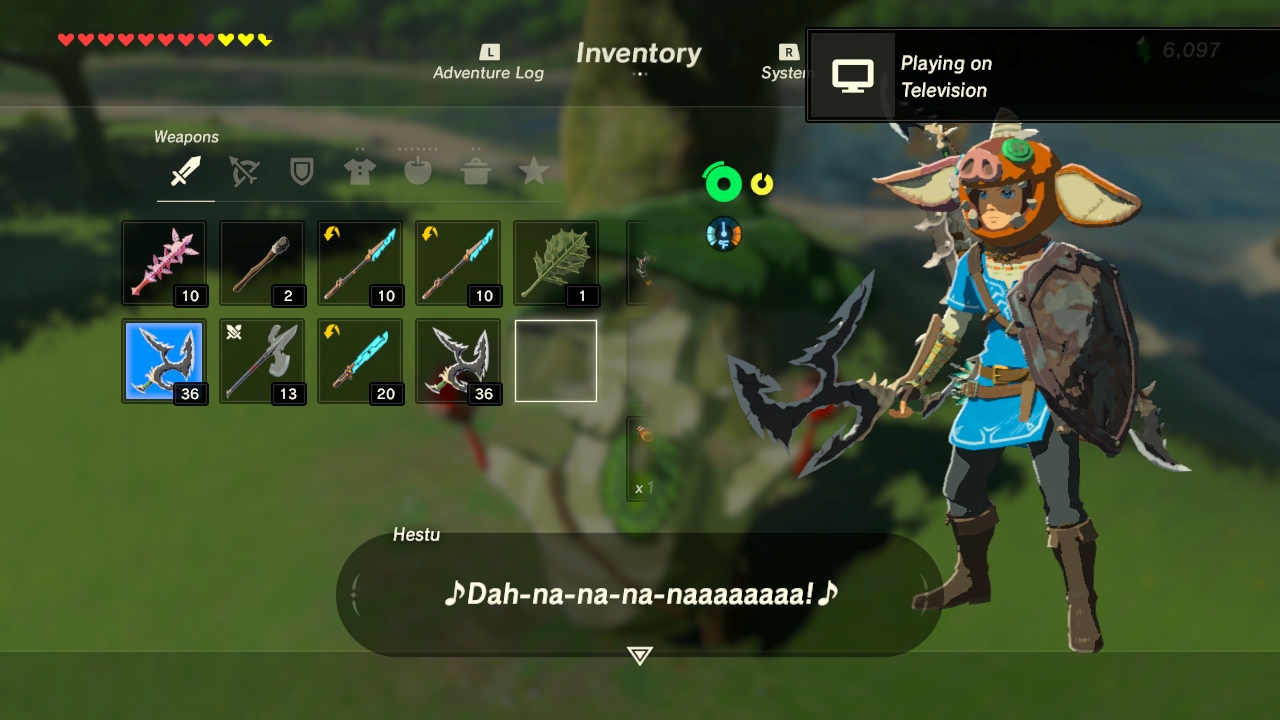This screenshot has width=1280, height=720.
Task: Choose the wooden stick weapon with 2
Action: pyautogui.click(x=262, y=263)
